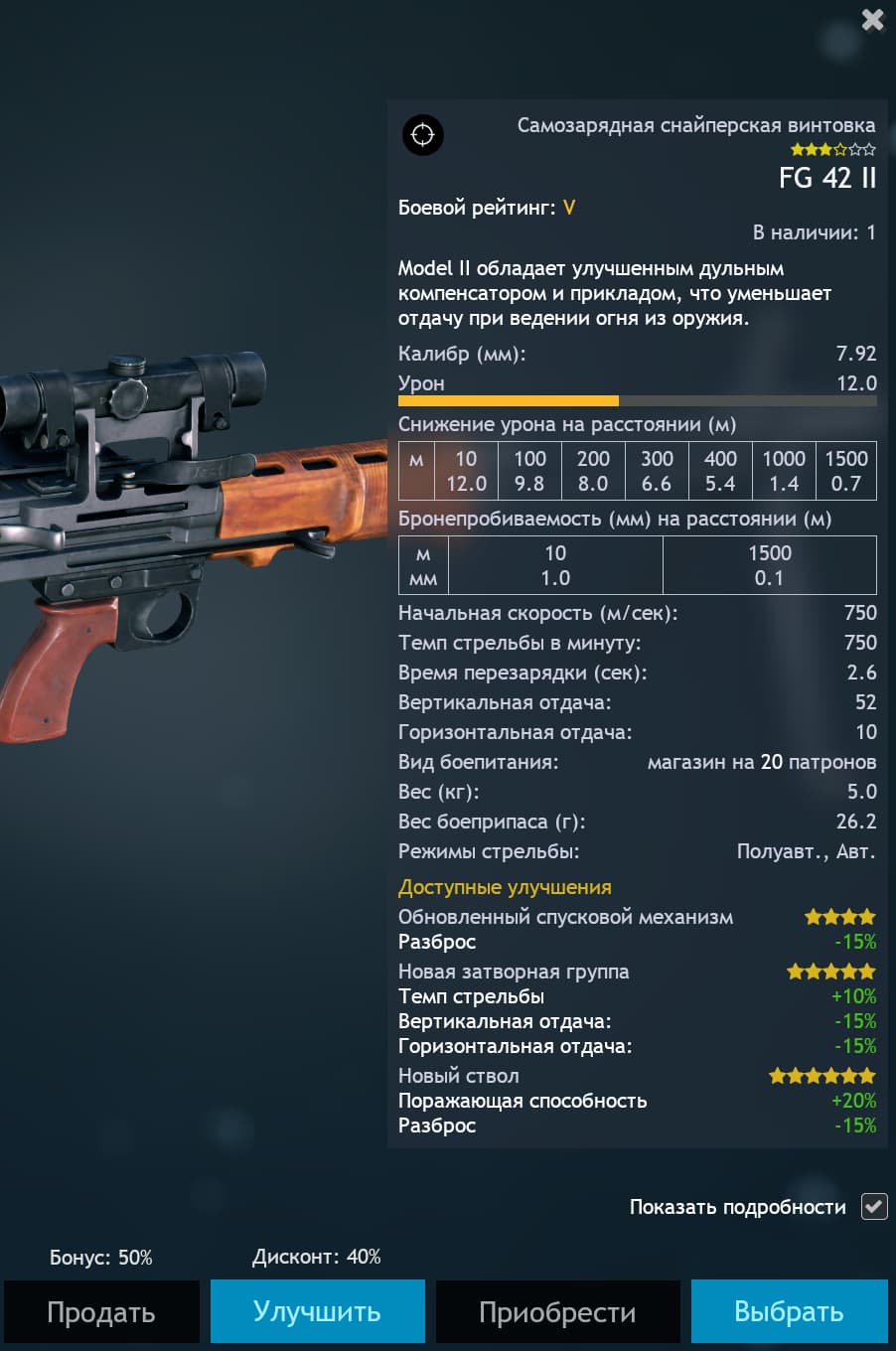Click the Приобрести purchase button
The height and width of the screenshot is (1351, 896).
click(557, 1311)
